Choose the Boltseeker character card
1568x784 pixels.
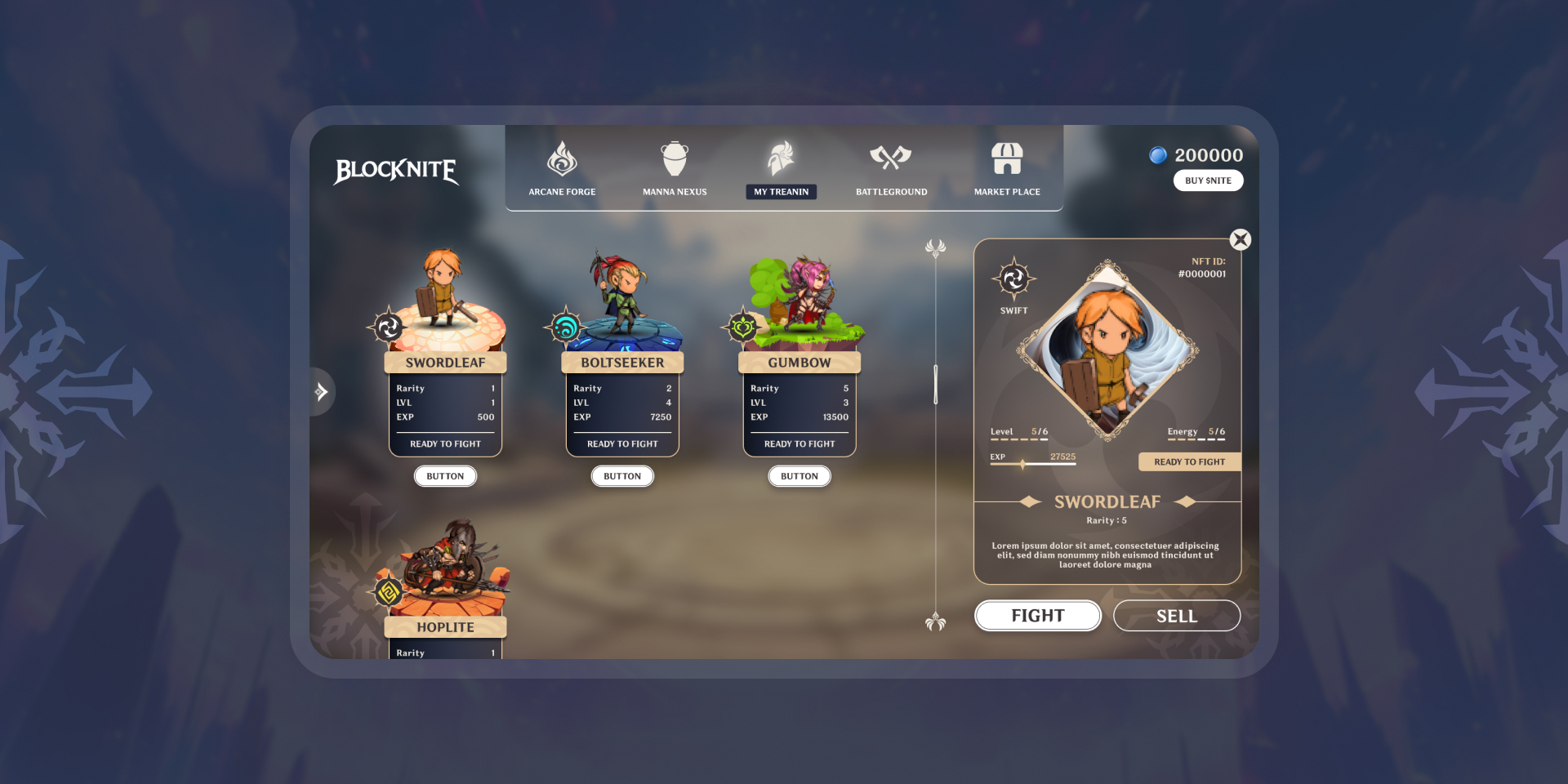622,363
